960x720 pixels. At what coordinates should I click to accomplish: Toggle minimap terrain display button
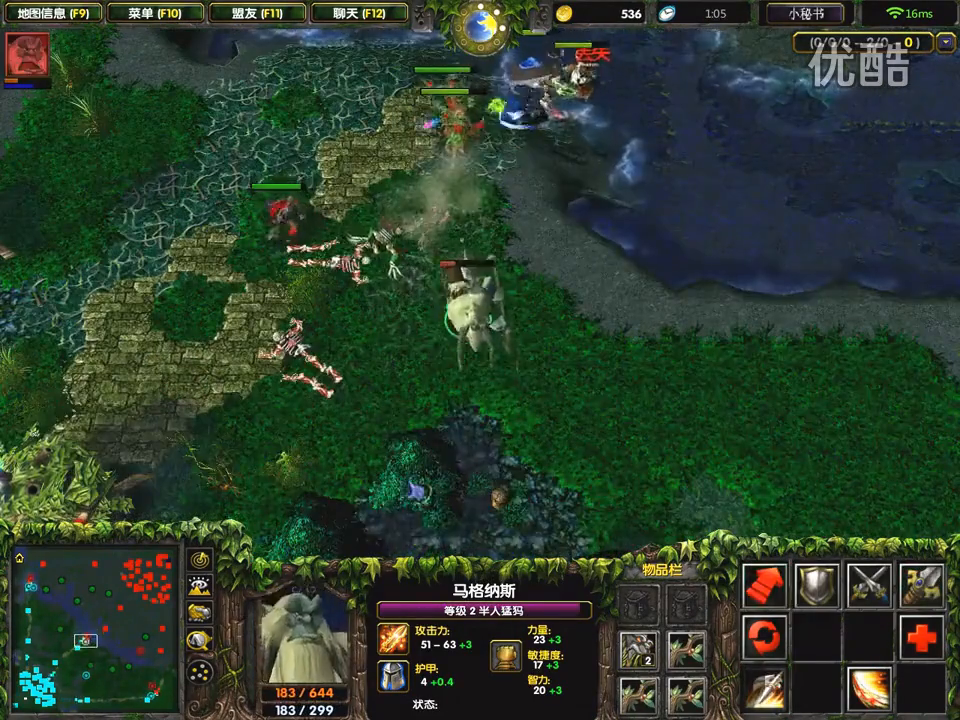pyautogui.click(x=200, y=587)
